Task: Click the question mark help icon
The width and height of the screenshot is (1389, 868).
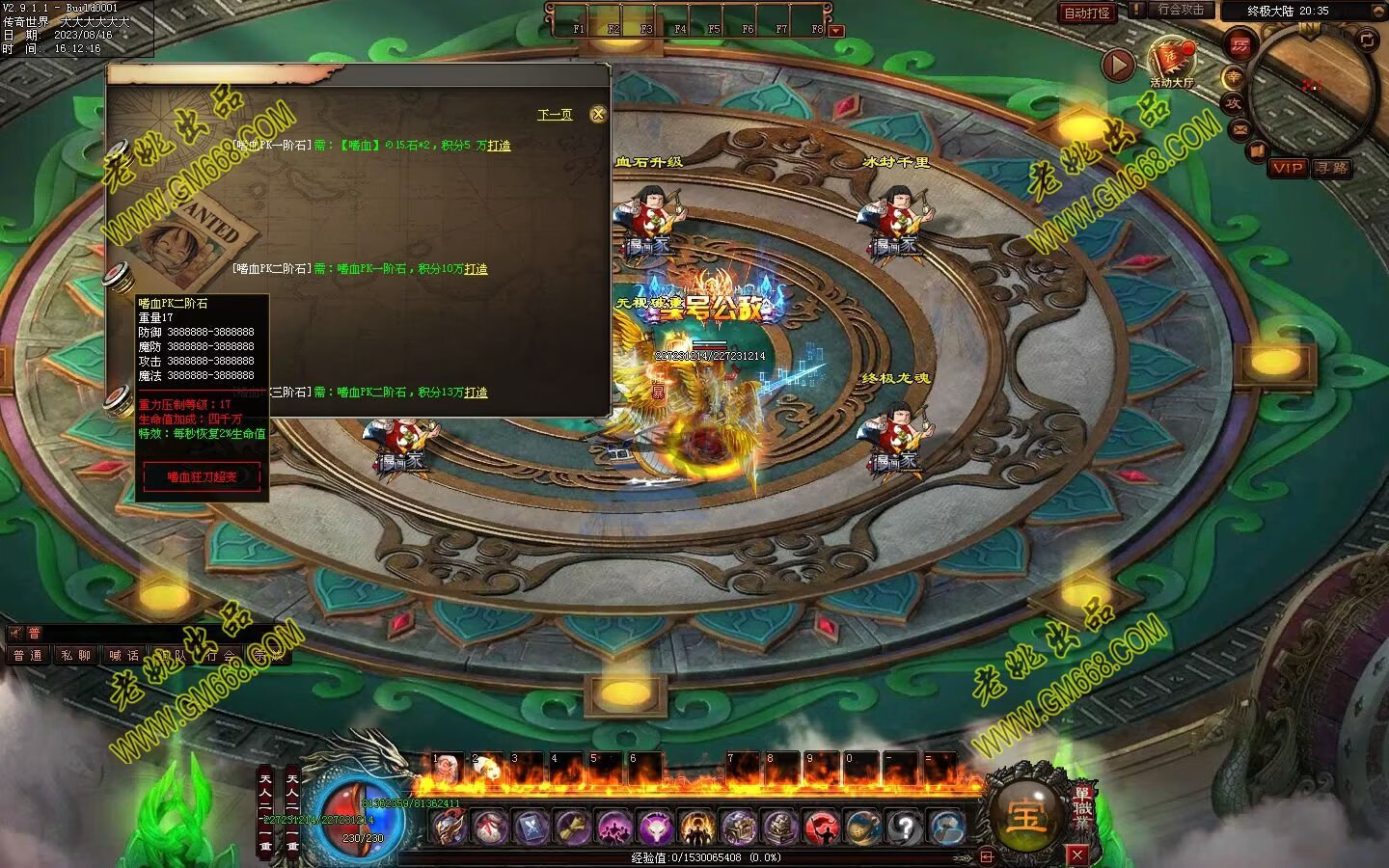Action: pyautogui.click(x=906, y=827)
